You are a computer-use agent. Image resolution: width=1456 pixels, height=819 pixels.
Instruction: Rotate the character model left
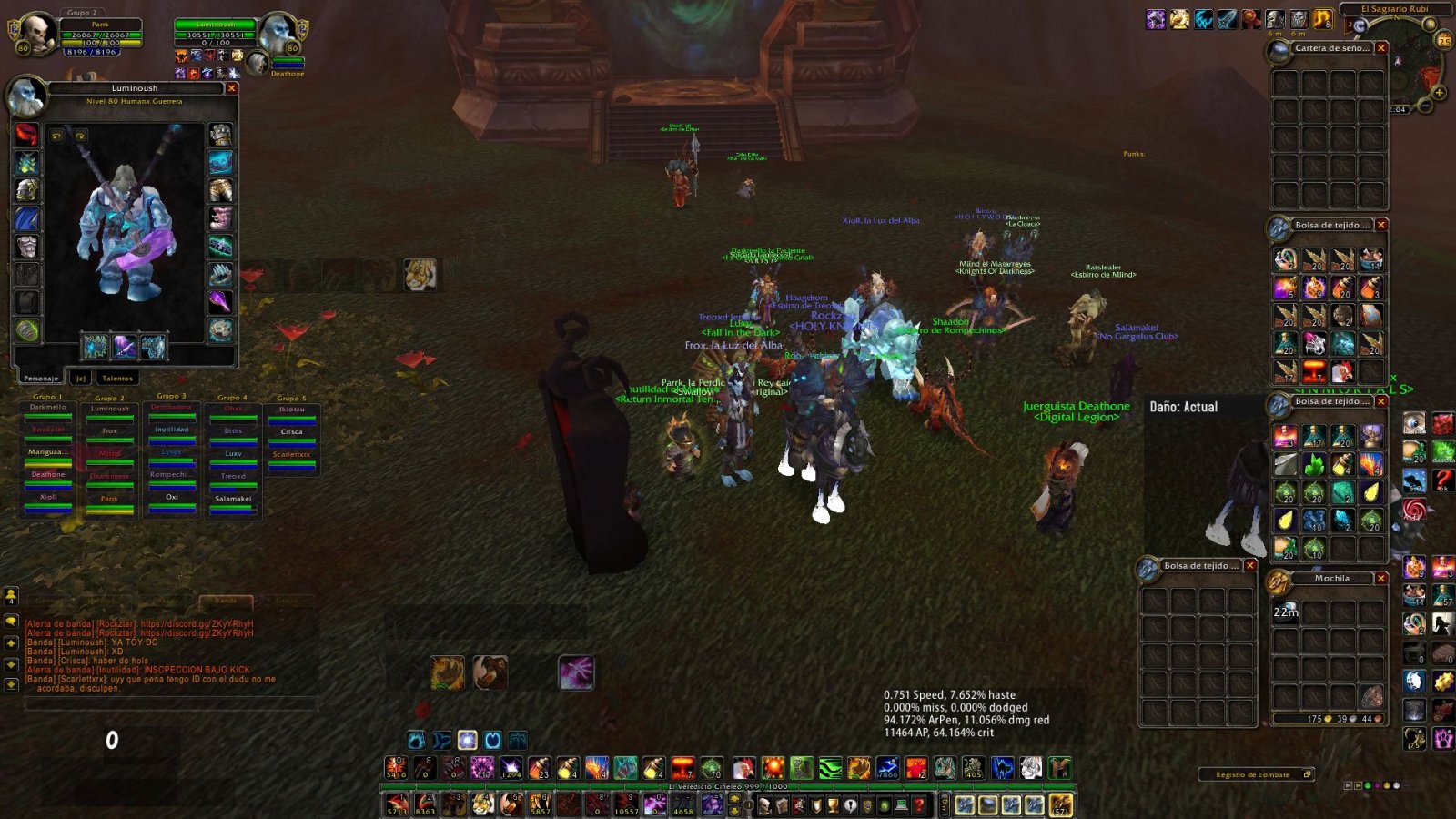point(56,136)
